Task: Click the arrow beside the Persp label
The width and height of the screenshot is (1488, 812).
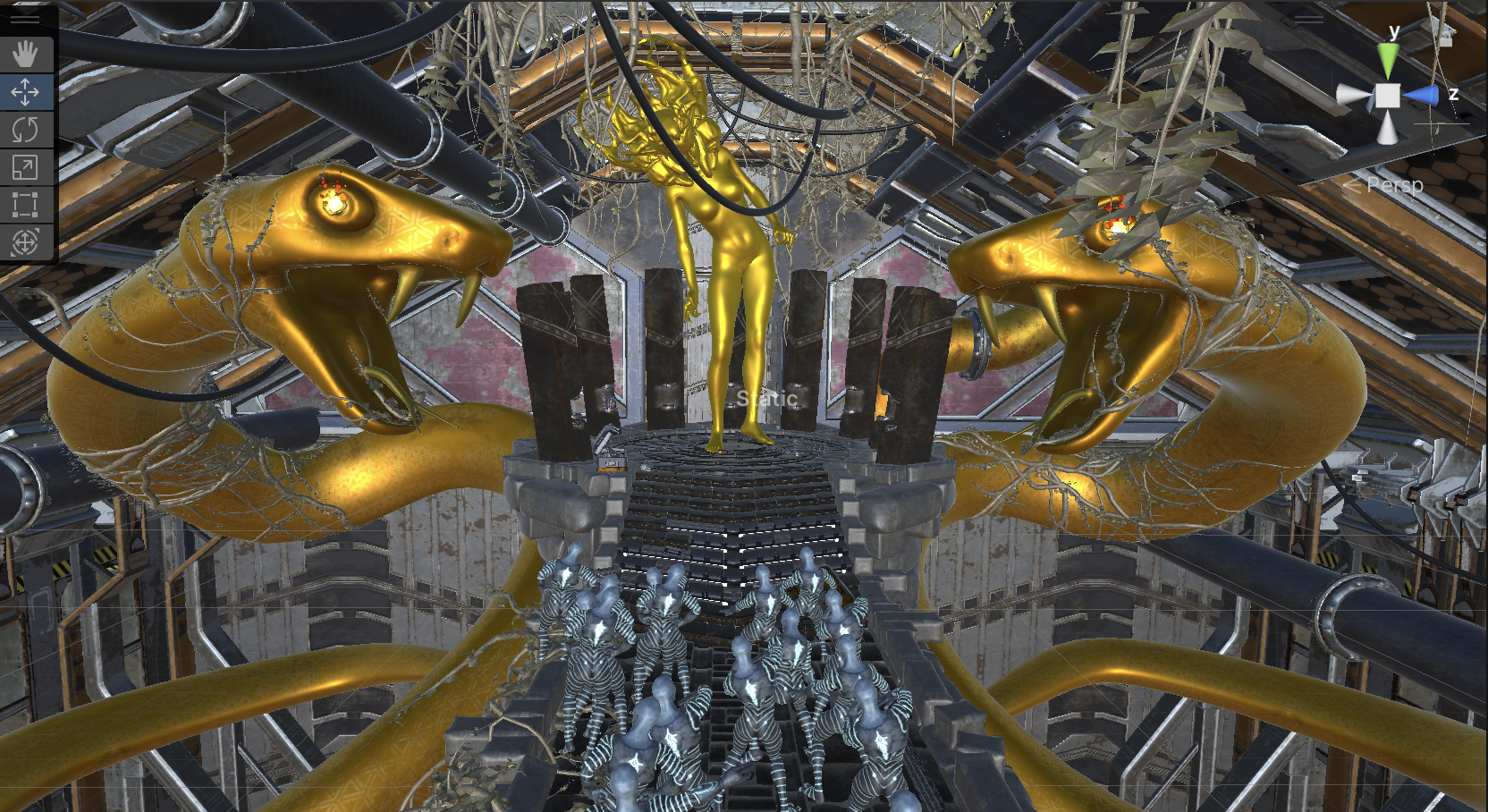Action: [x=1351, y=185]
